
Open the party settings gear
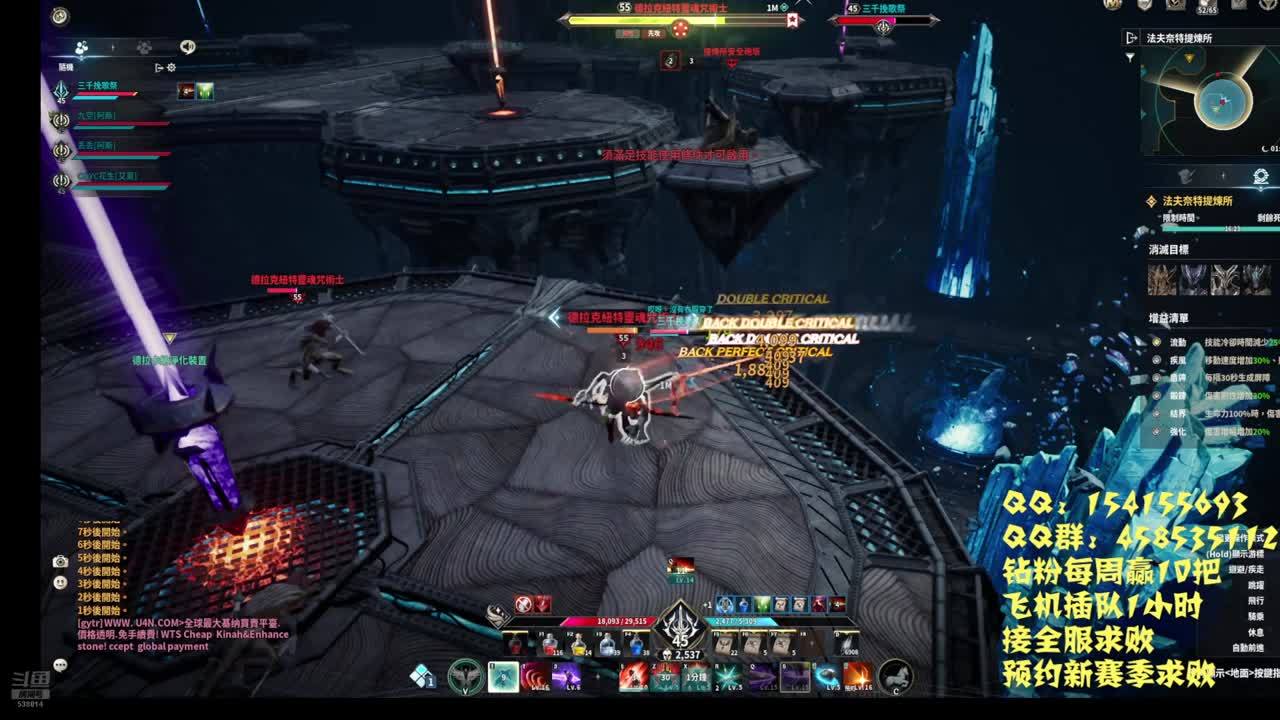tap(171, 68)
